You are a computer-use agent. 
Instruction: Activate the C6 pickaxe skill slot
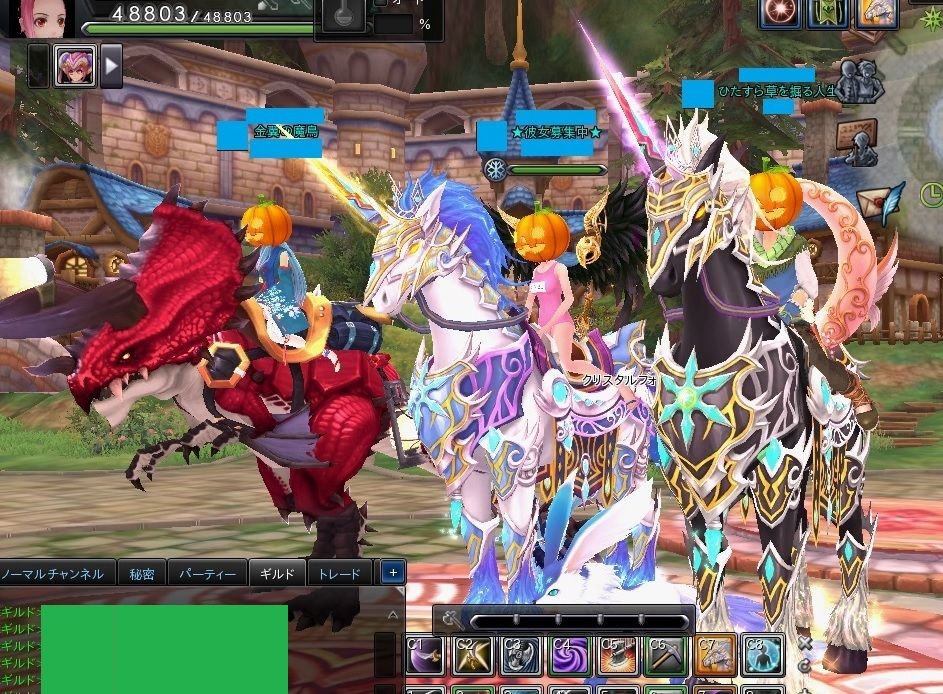click(665, 655)
